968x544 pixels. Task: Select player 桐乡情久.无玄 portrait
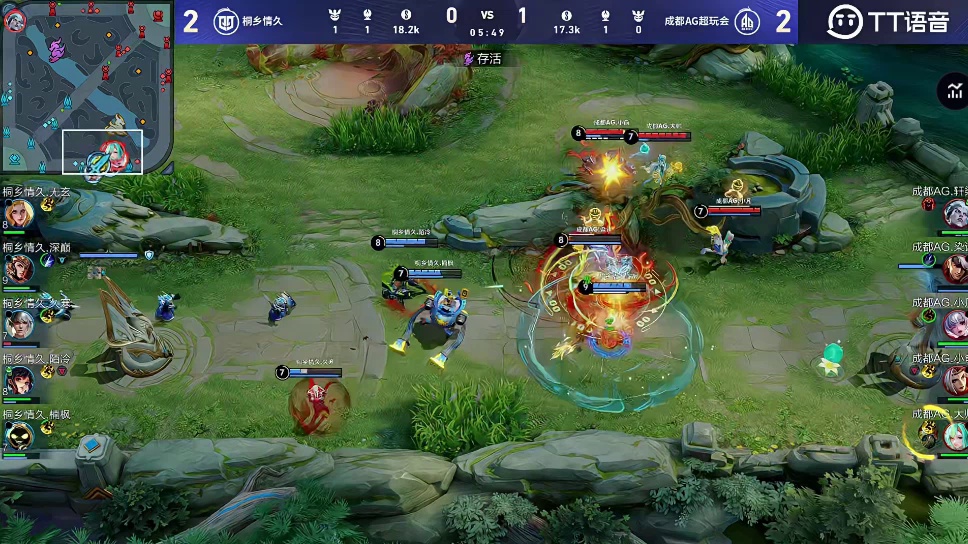tap(18, 214)
